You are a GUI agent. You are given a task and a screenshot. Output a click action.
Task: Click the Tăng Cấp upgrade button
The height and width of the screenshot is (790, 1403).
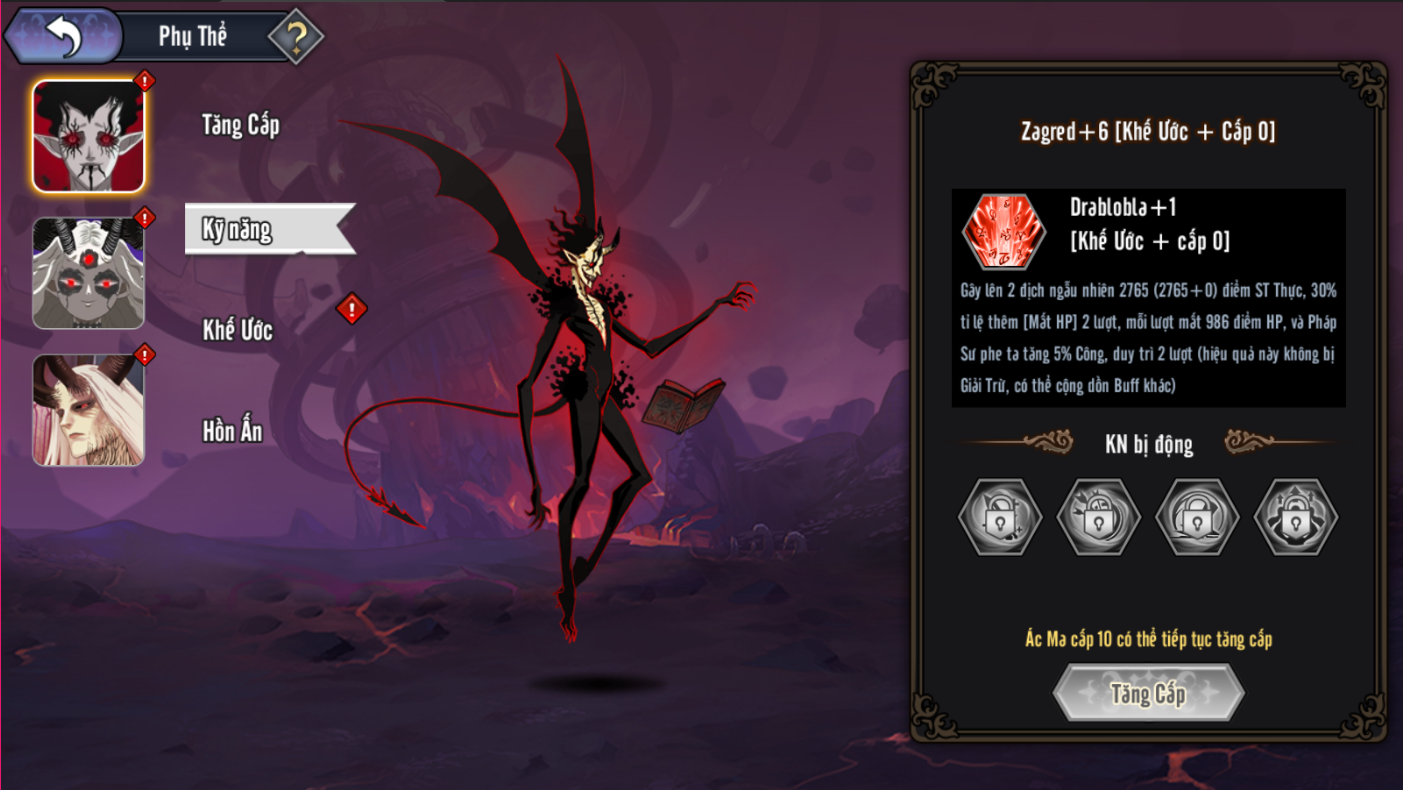(1148, 693)
